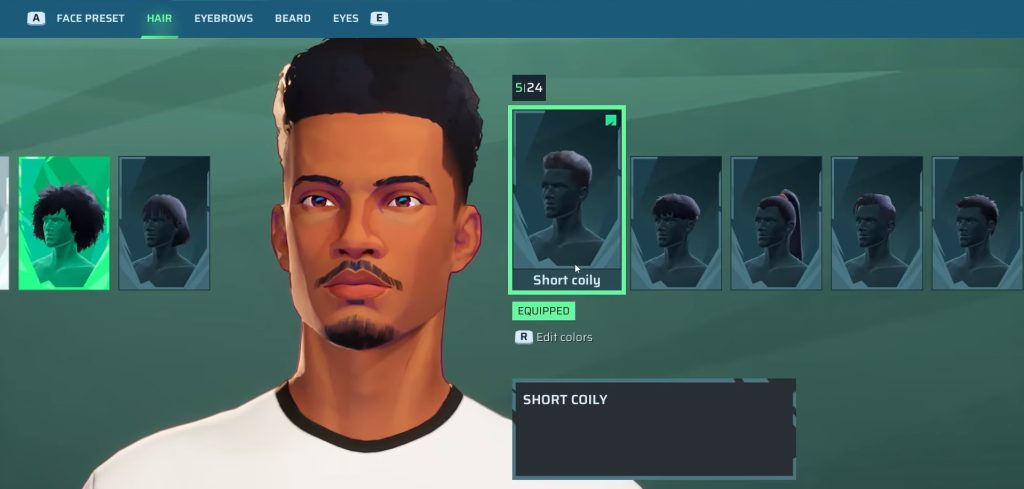Switch to the Eyes tab
Screen dimensions: 1024x489
[x=346, y=18]
